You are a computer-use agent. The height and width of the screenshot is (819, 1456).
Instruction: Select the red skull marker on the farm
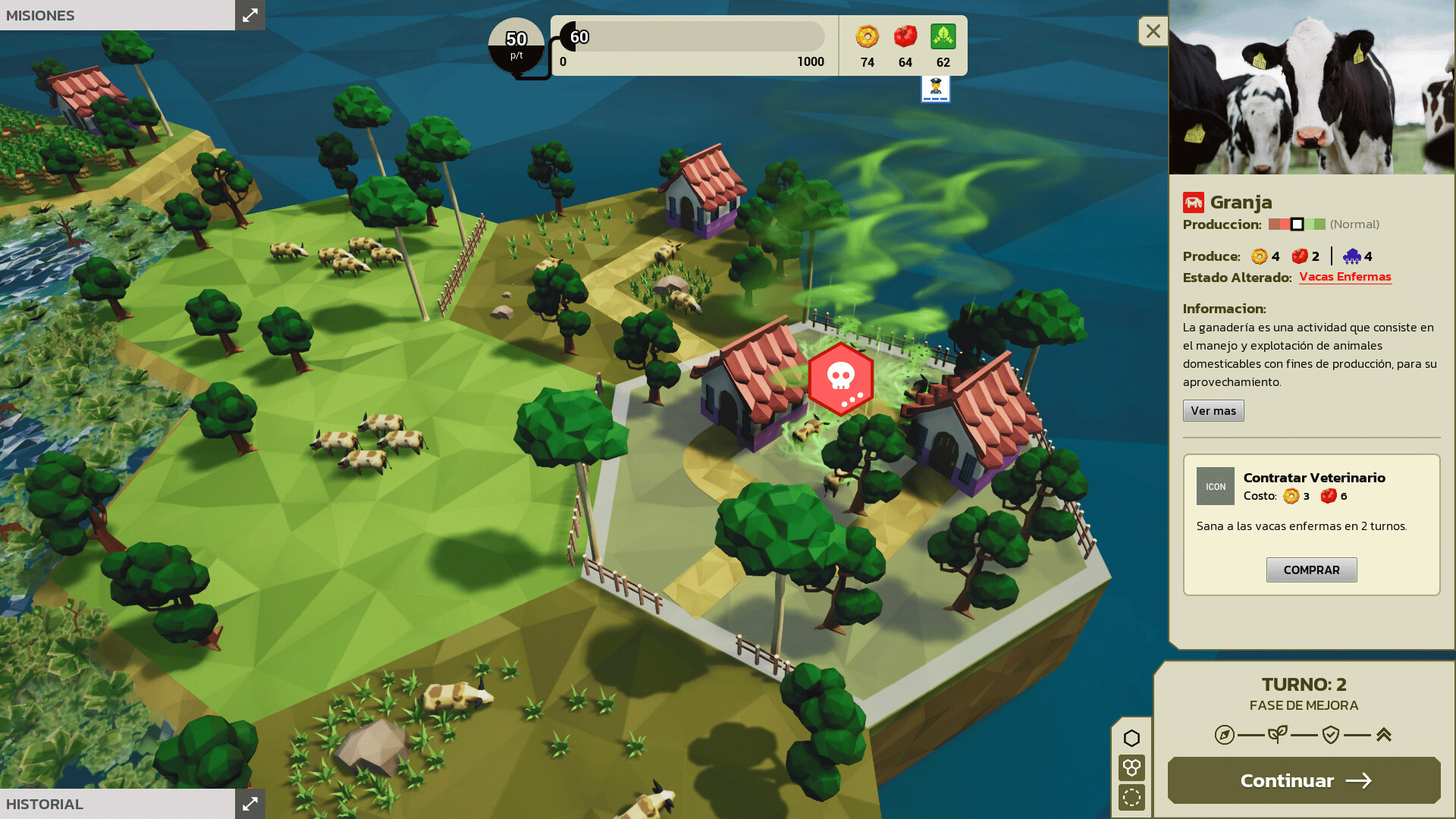(x=840, y=378)
